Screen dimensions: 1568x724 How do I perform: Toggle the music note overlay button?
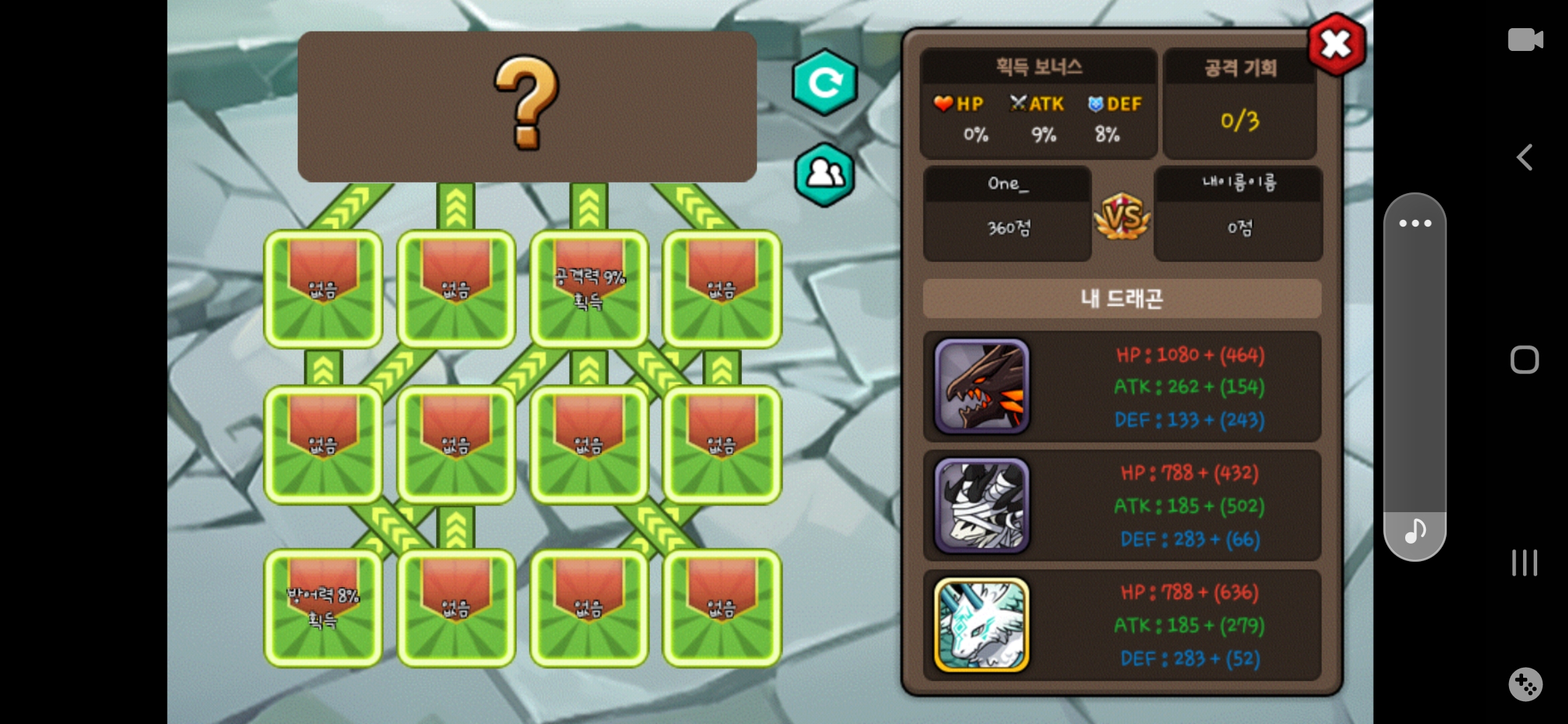pos(1415,532)
